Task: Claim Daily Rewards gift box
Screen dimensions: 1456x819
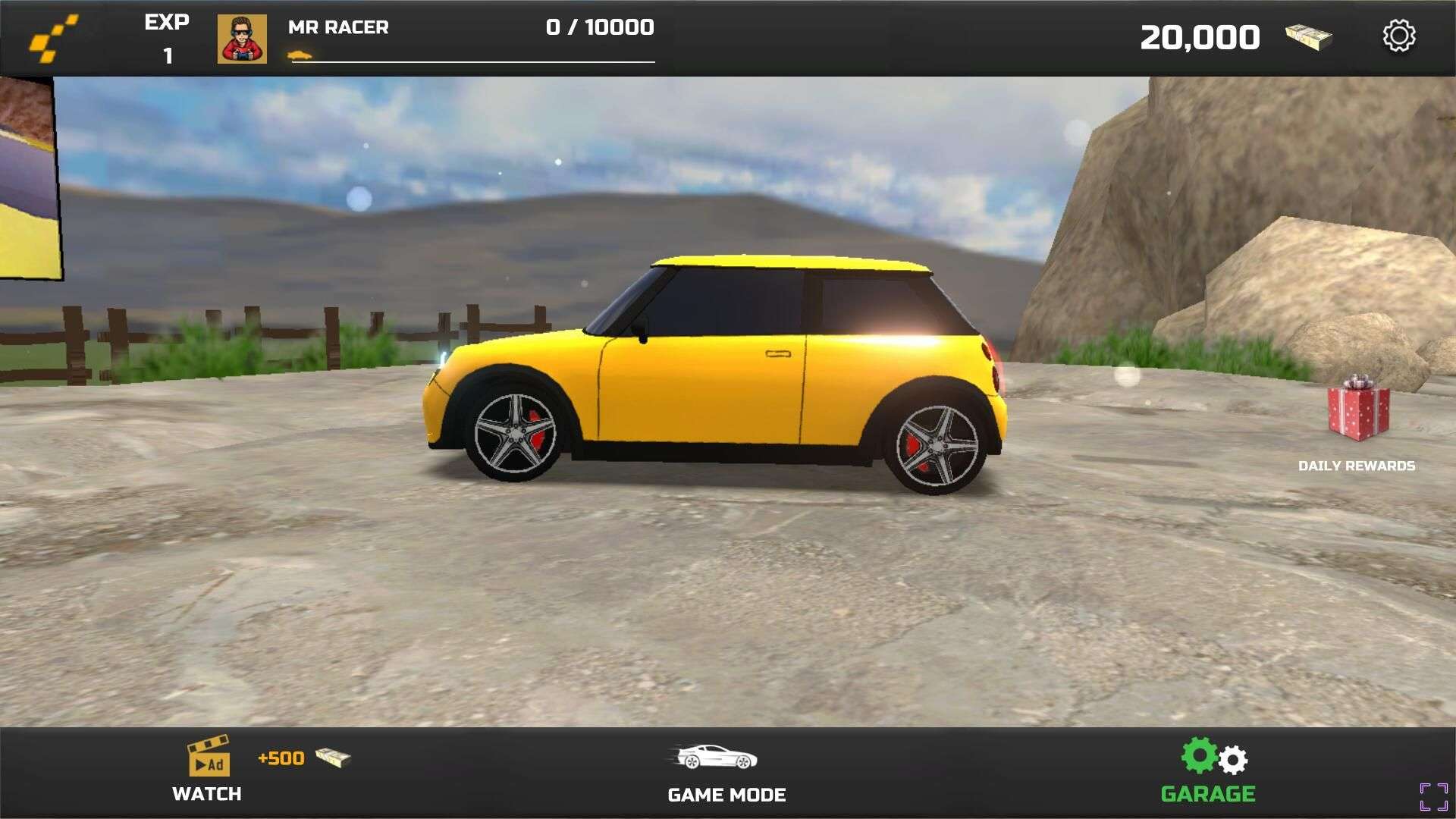Action: [1358, 409]
